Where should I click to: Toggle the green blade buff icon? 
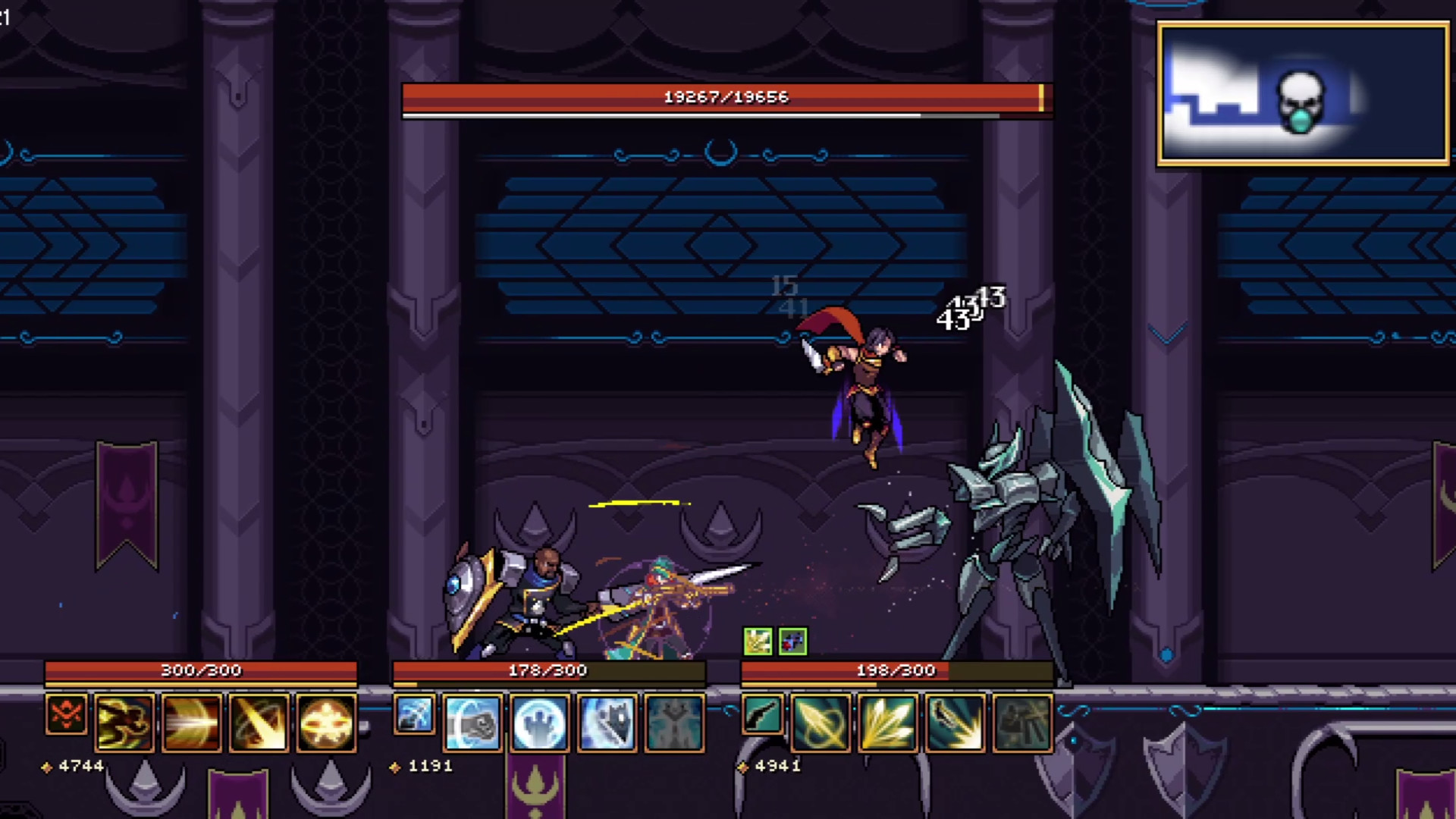[758, 641]
